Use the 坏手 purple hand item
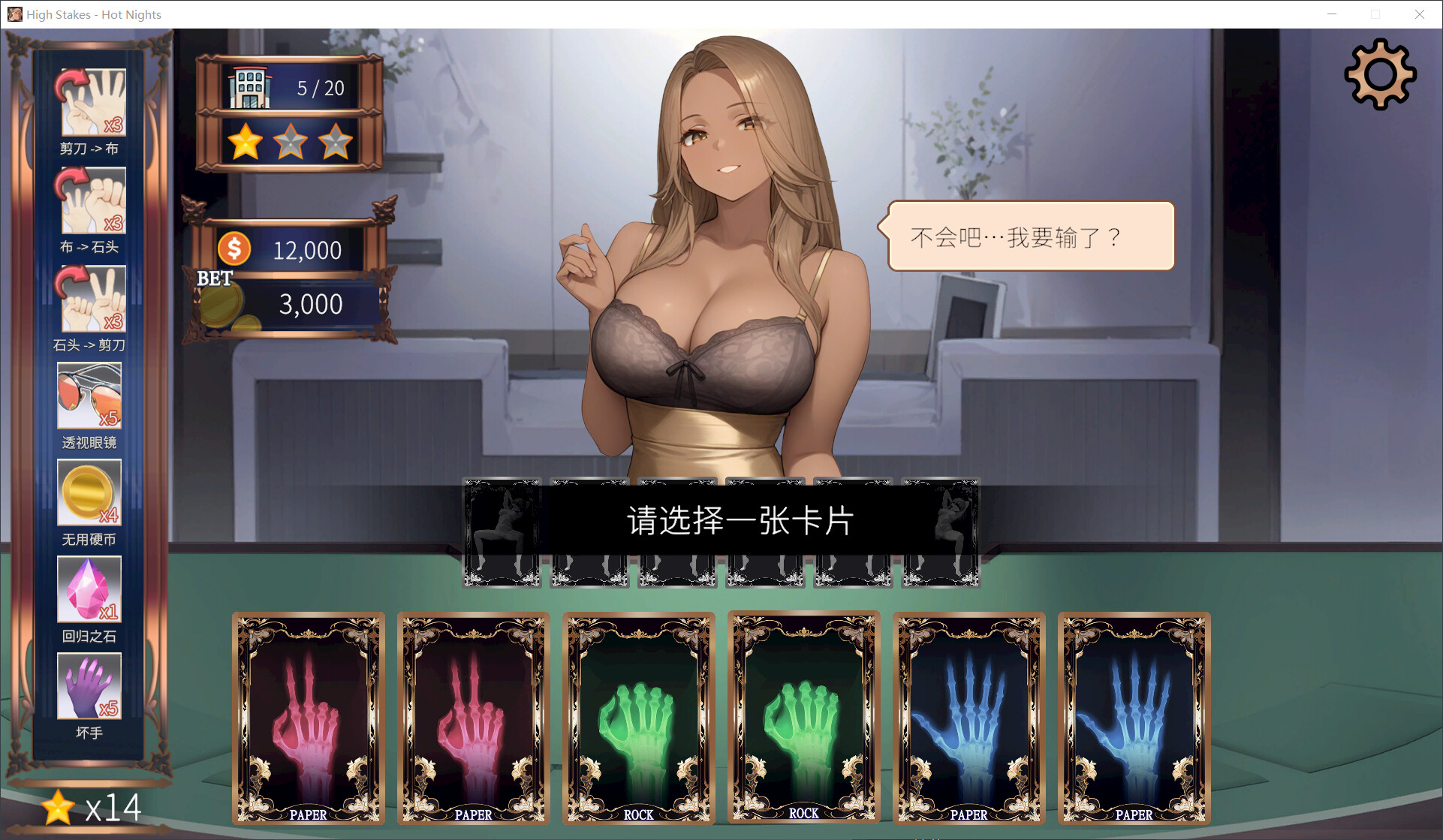 tap(89, 686)
